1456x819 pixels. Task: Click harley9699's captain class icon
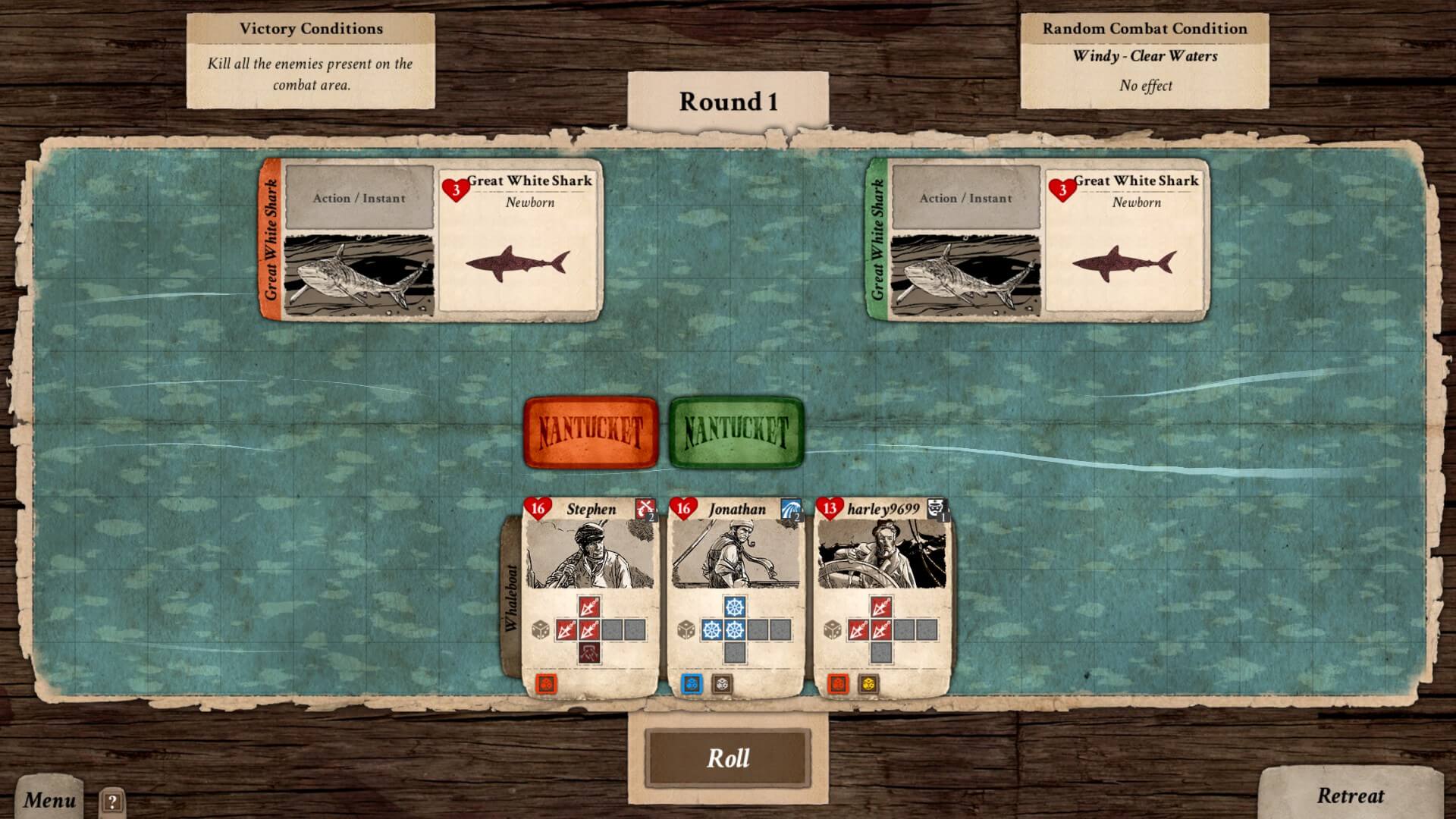click(937, 509)
